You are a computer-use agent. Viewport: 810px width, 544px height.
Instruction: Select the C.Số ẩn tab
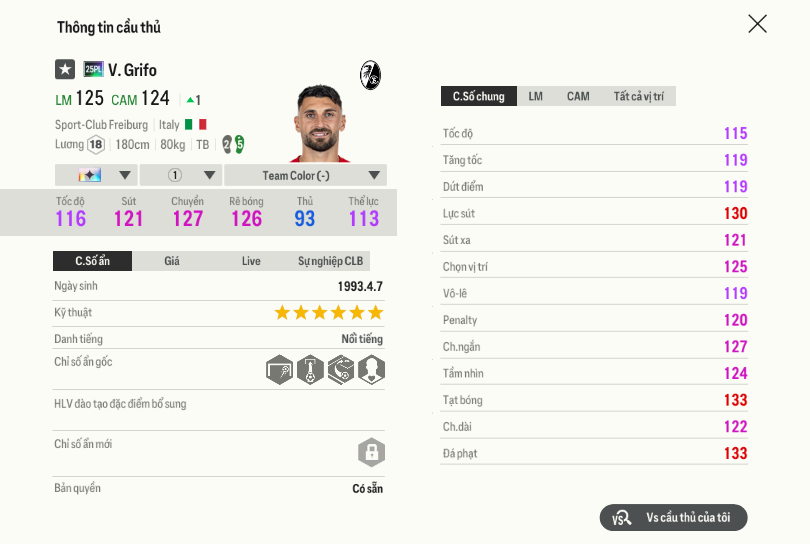[92, 261]
